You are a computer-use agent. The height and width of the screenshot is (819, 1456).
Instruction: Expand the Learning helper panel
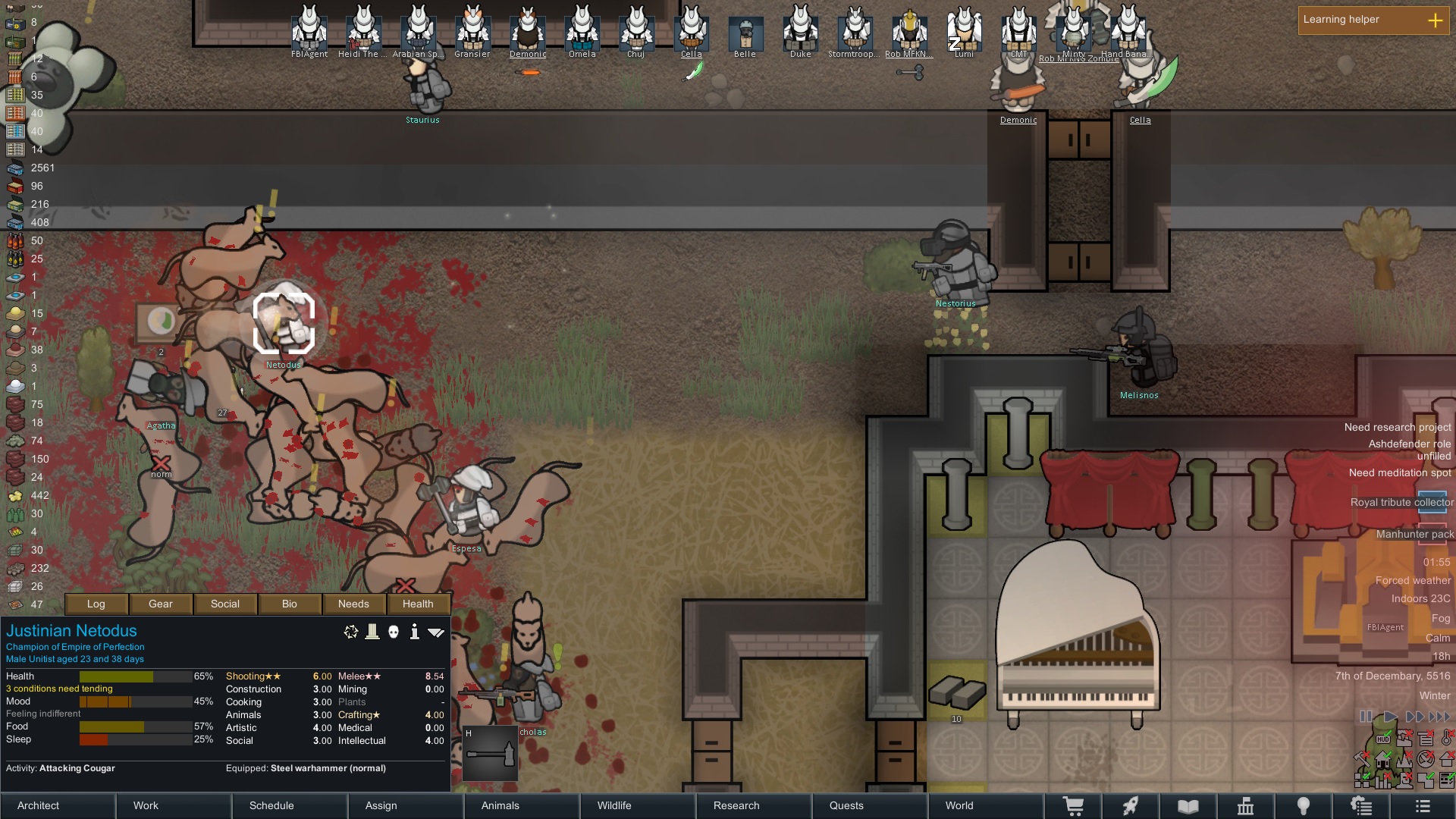pos(1435,20)
